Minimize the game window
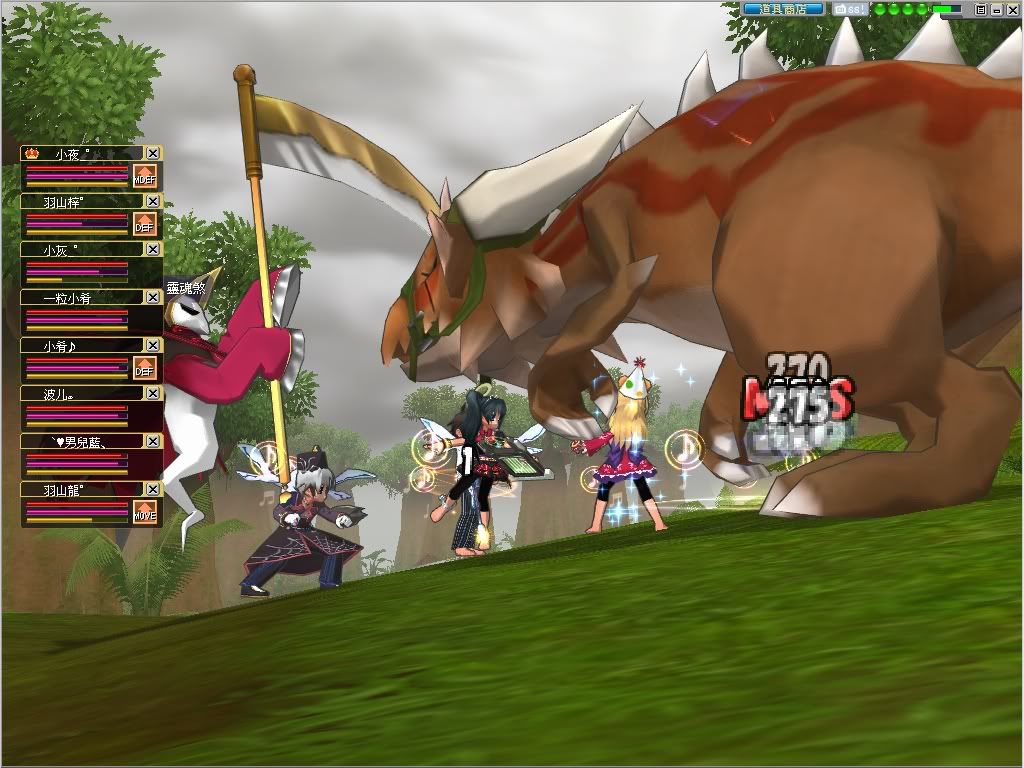This screenshot has width=1024, height=768. (x=996, y=9)
